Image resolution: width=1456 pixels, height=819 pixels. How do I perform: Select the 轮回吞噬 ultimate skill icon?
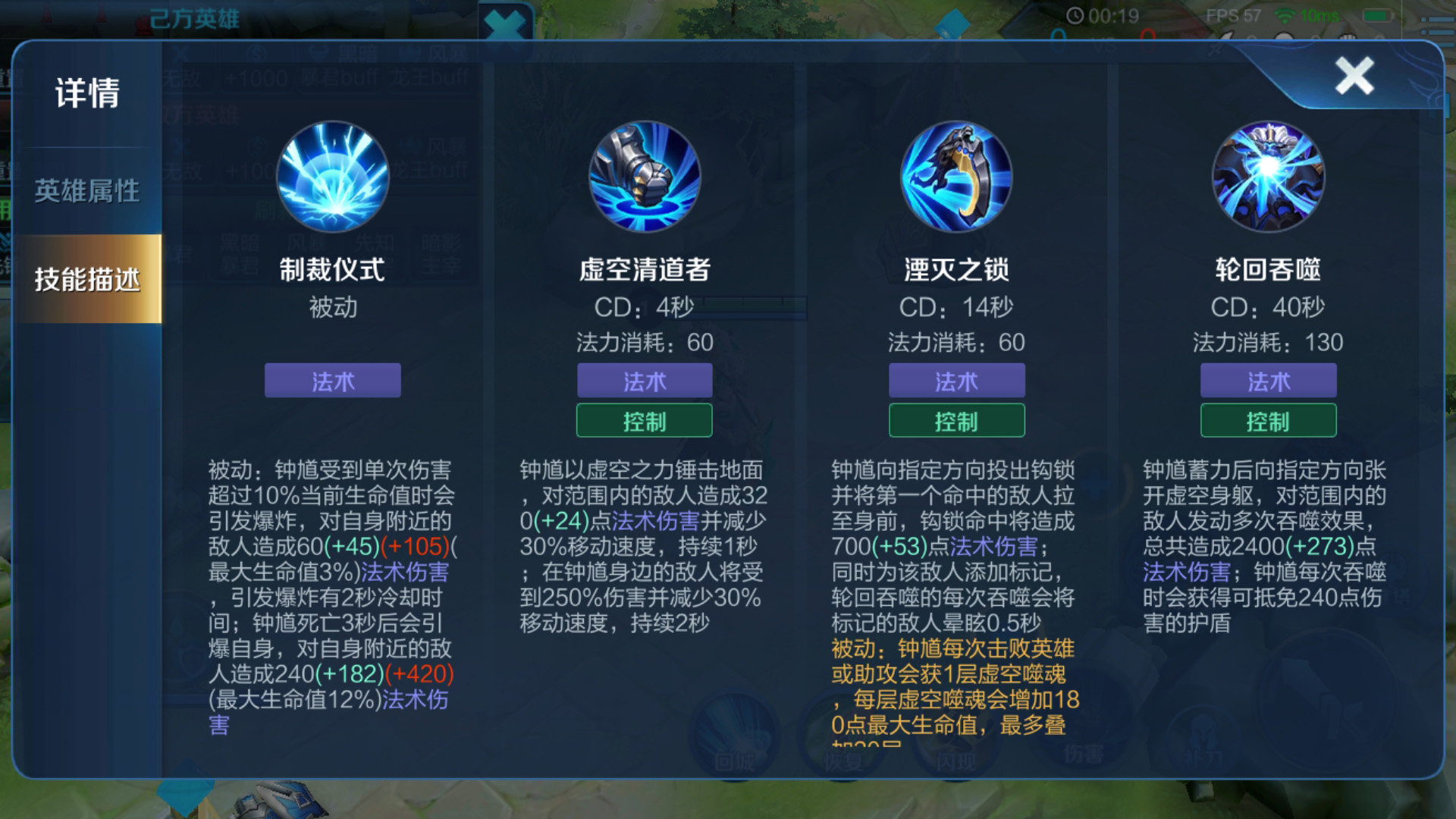(1267, 176)
